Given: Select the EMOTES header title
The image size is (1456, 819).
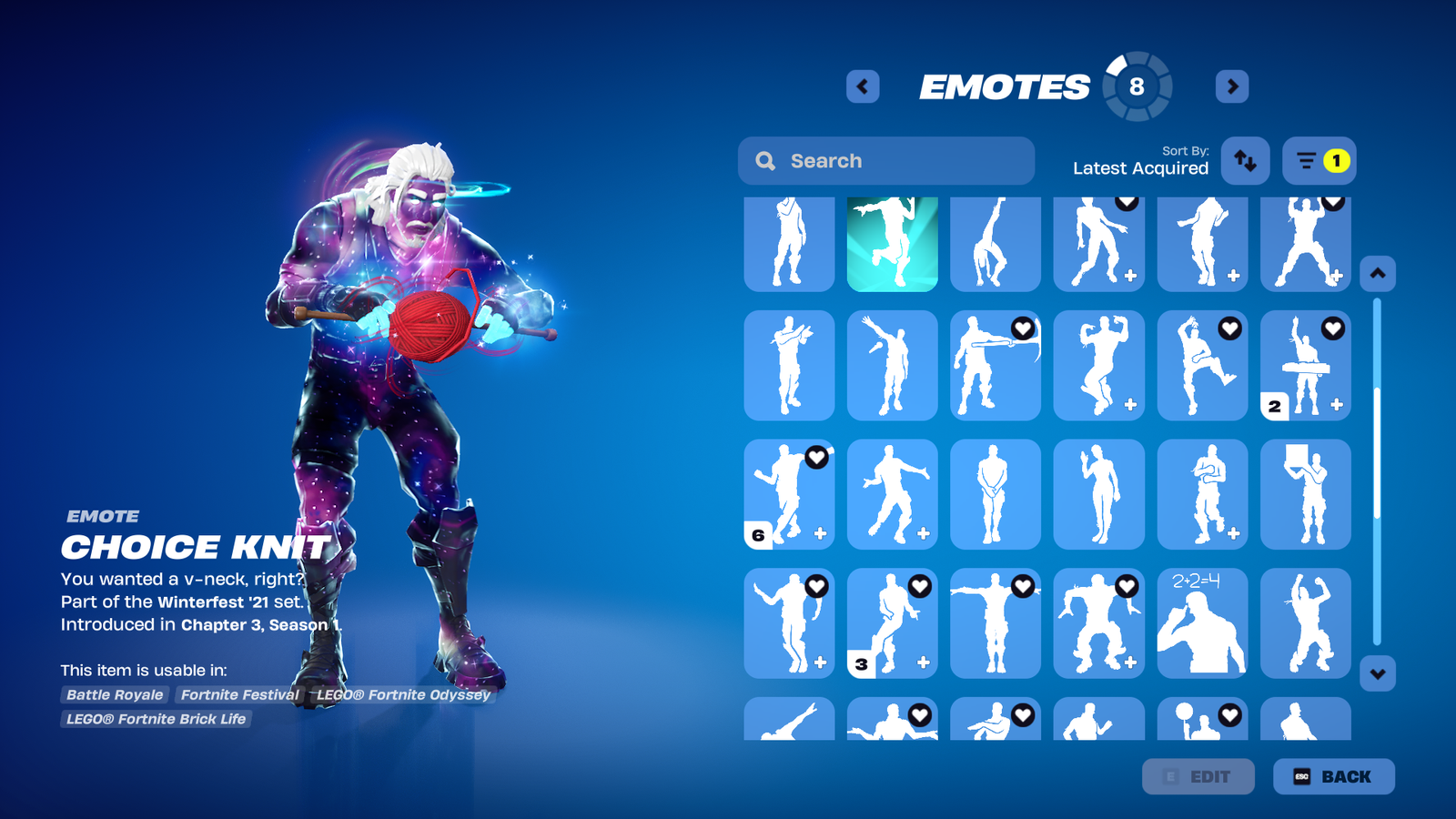Looking at the screenshot, I should pos(1006,86).
